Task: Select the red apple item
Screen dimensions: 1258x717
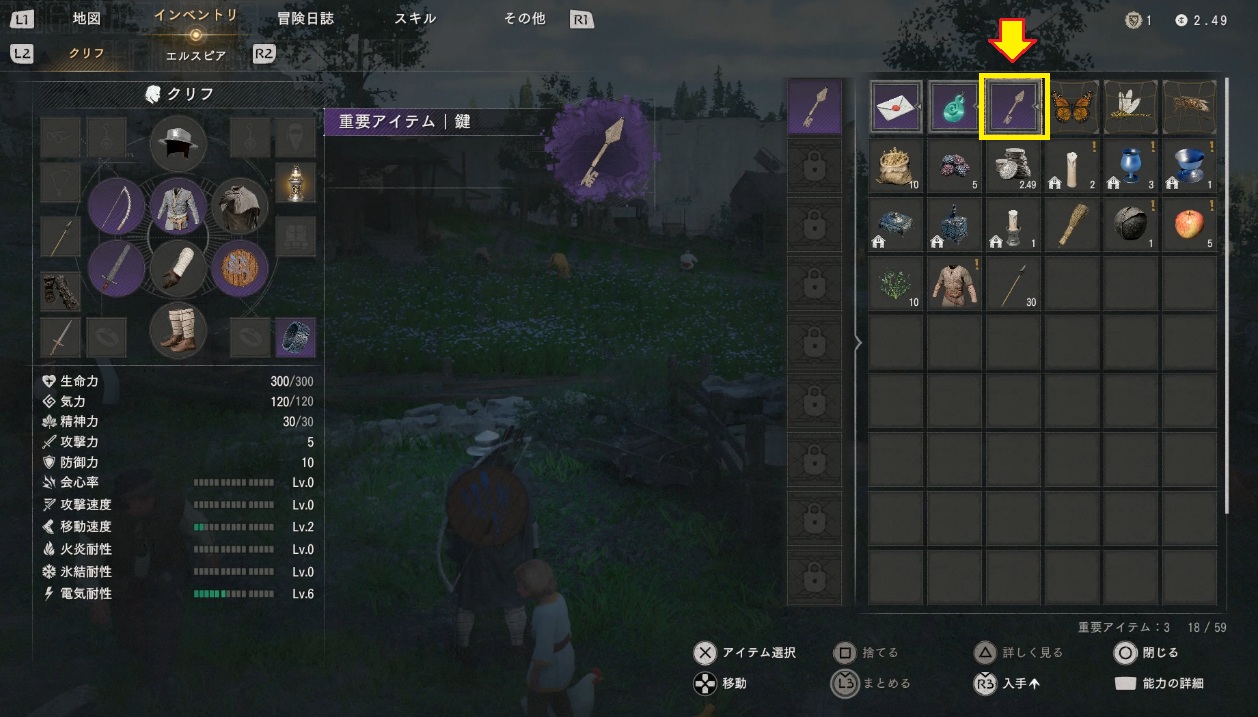Action: [1190, 225]
